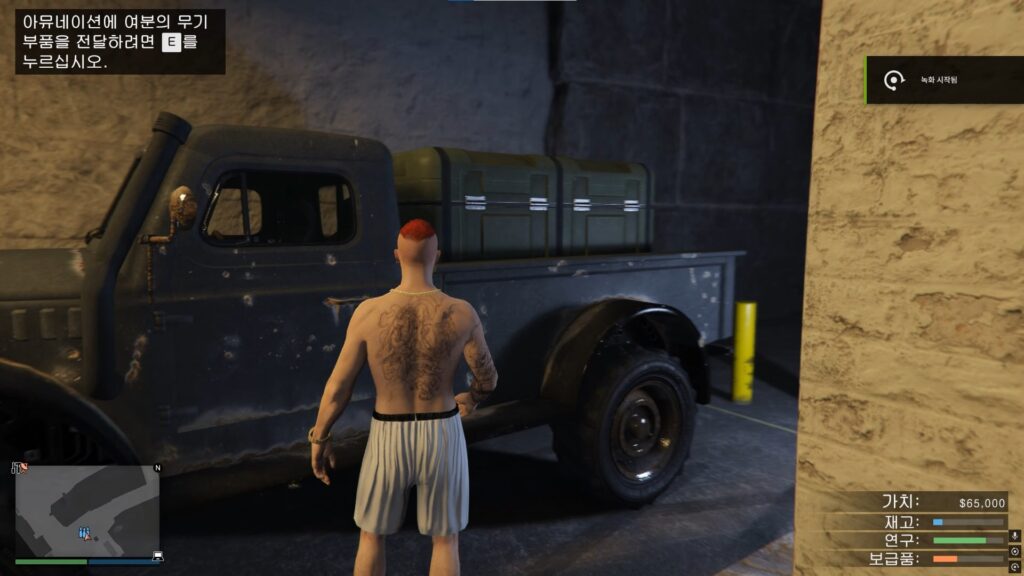This screenshot has width=1024, height=576.
Task: Click the instant replay overlay icon
Action: [1015, 567]
